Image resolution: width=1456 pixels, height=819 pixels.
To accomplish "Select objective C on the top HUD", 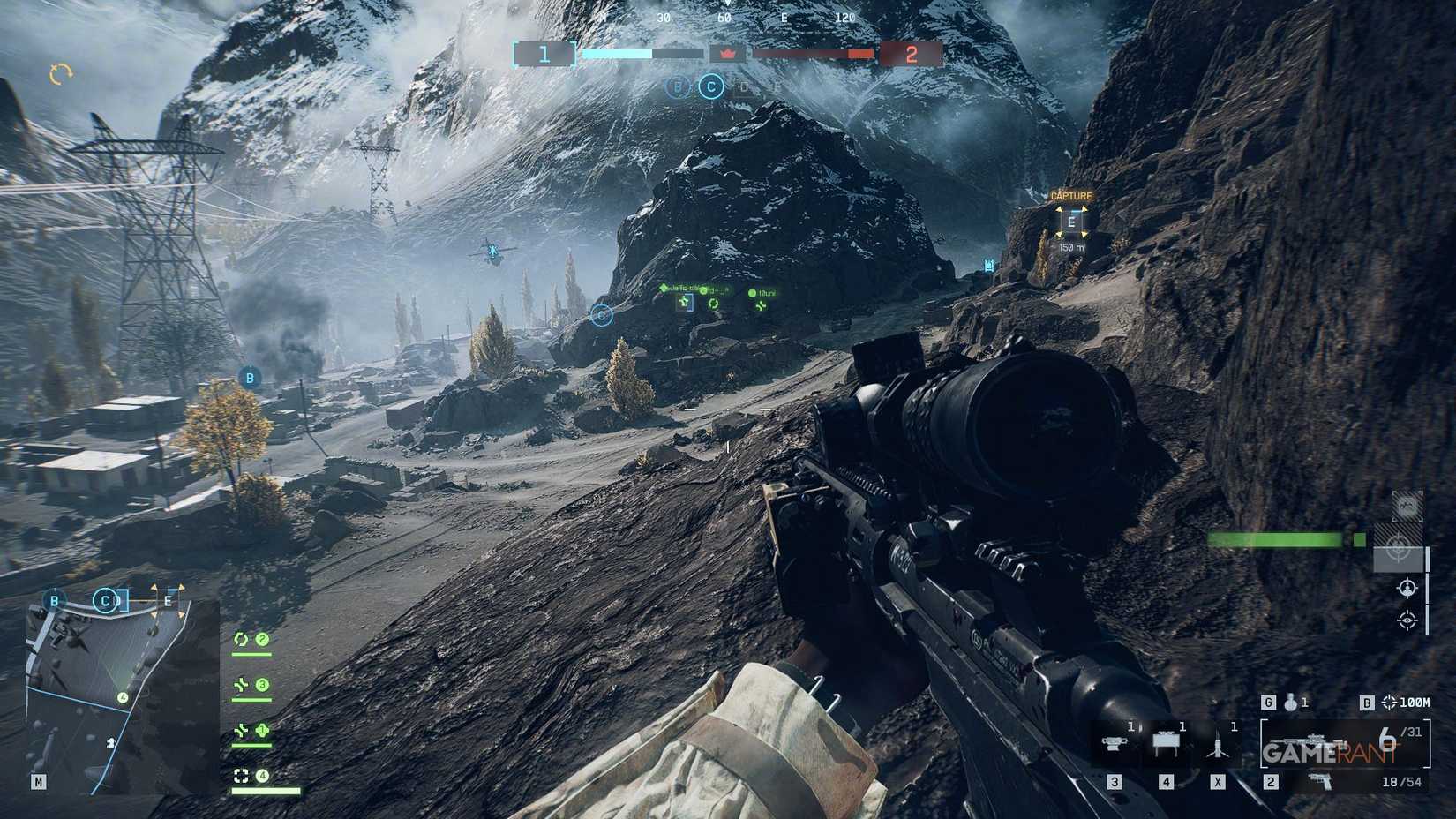I will pos(710,87).
